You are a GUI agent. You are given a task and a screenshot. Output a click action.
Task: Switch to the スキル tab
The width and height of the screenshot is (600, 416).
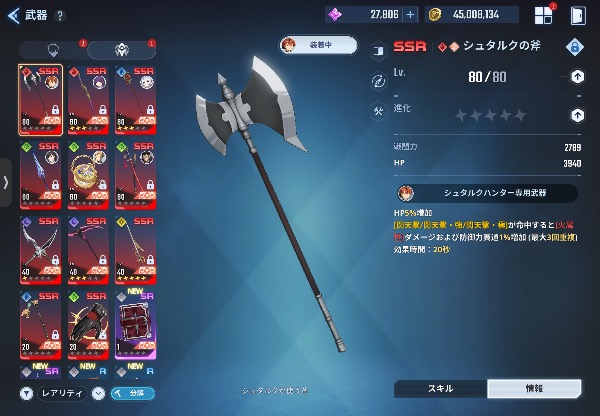440,388
